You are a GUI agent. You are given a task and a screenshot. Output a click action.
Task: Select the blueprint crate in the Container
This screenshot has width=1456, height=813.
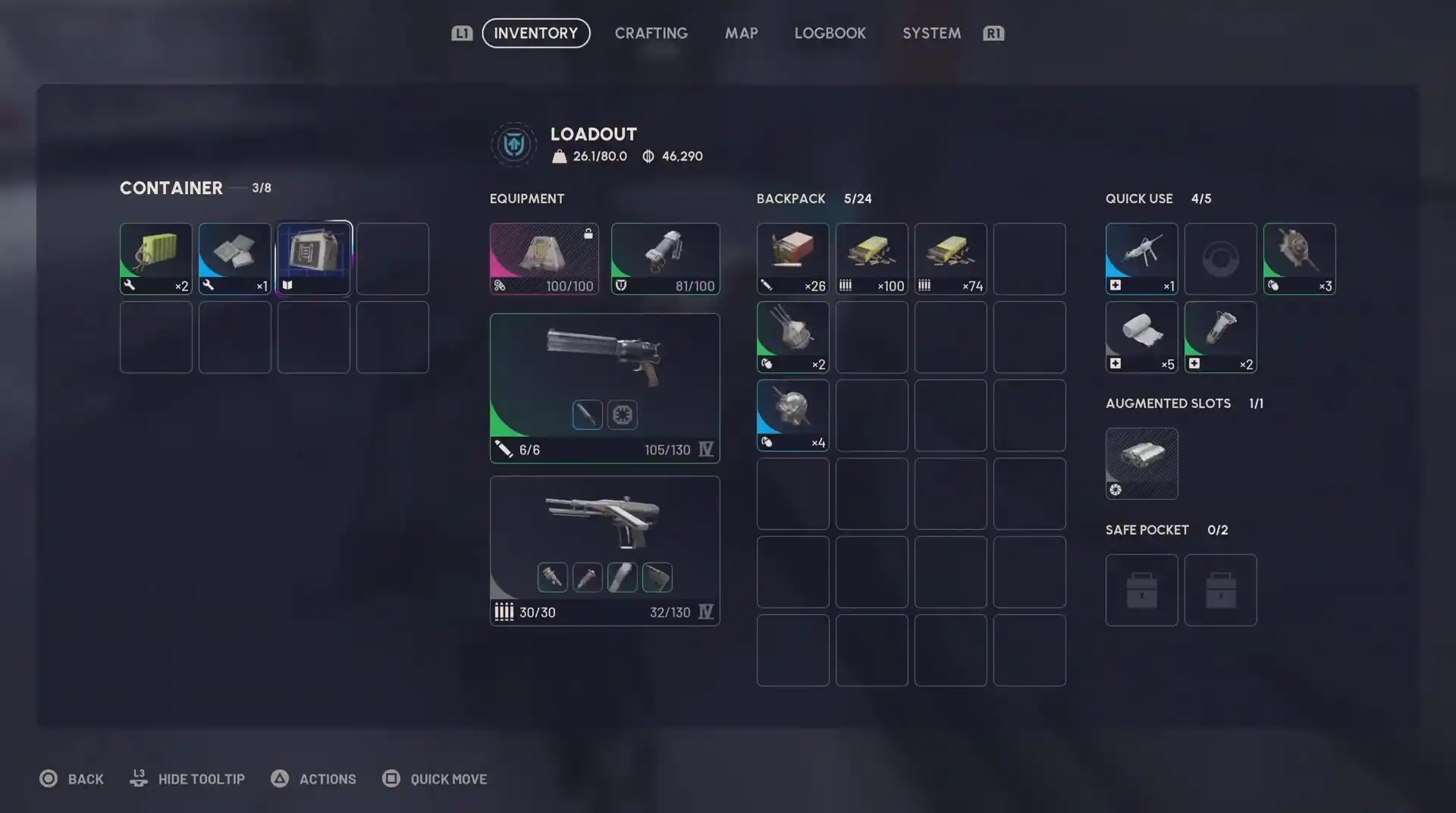pyautogui.click(x=313, y=258)
